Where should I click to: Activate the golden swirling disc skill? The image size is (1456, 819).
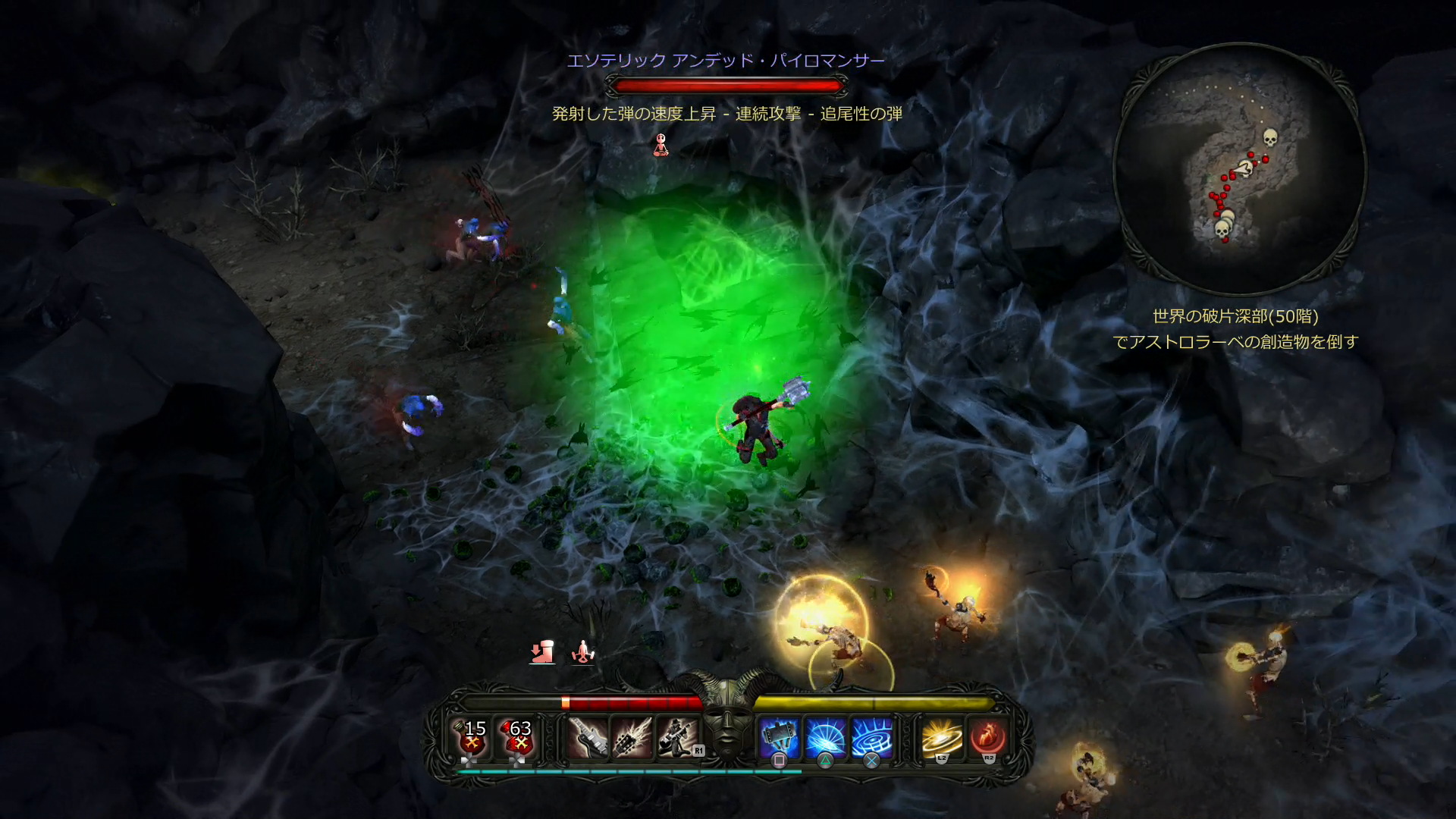pyautogui.click(x=942, y=738)
